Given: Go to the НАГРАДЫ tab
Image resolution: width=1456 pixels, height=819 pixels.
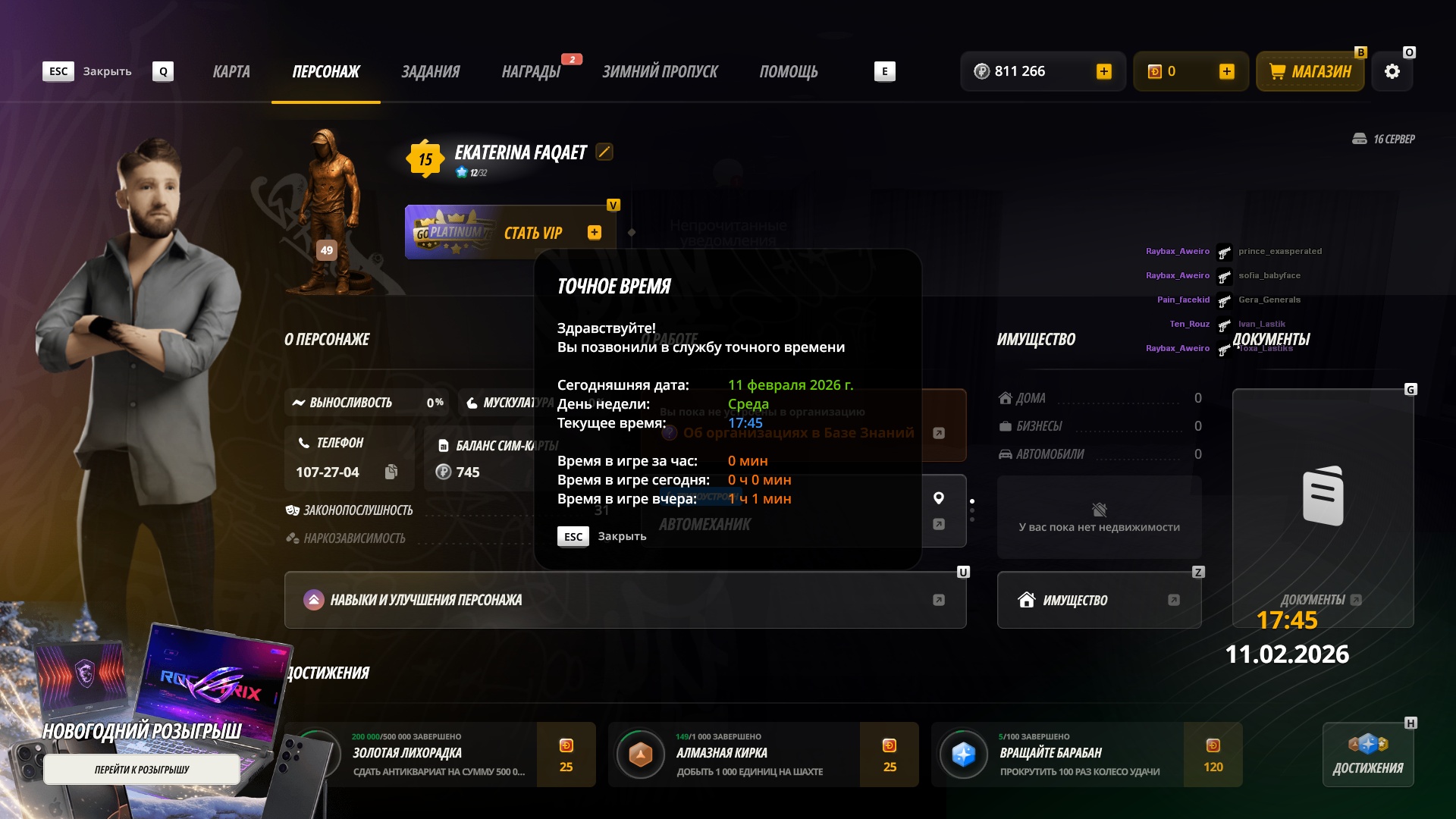Looking at the screenshot, I should coord(531,72).
